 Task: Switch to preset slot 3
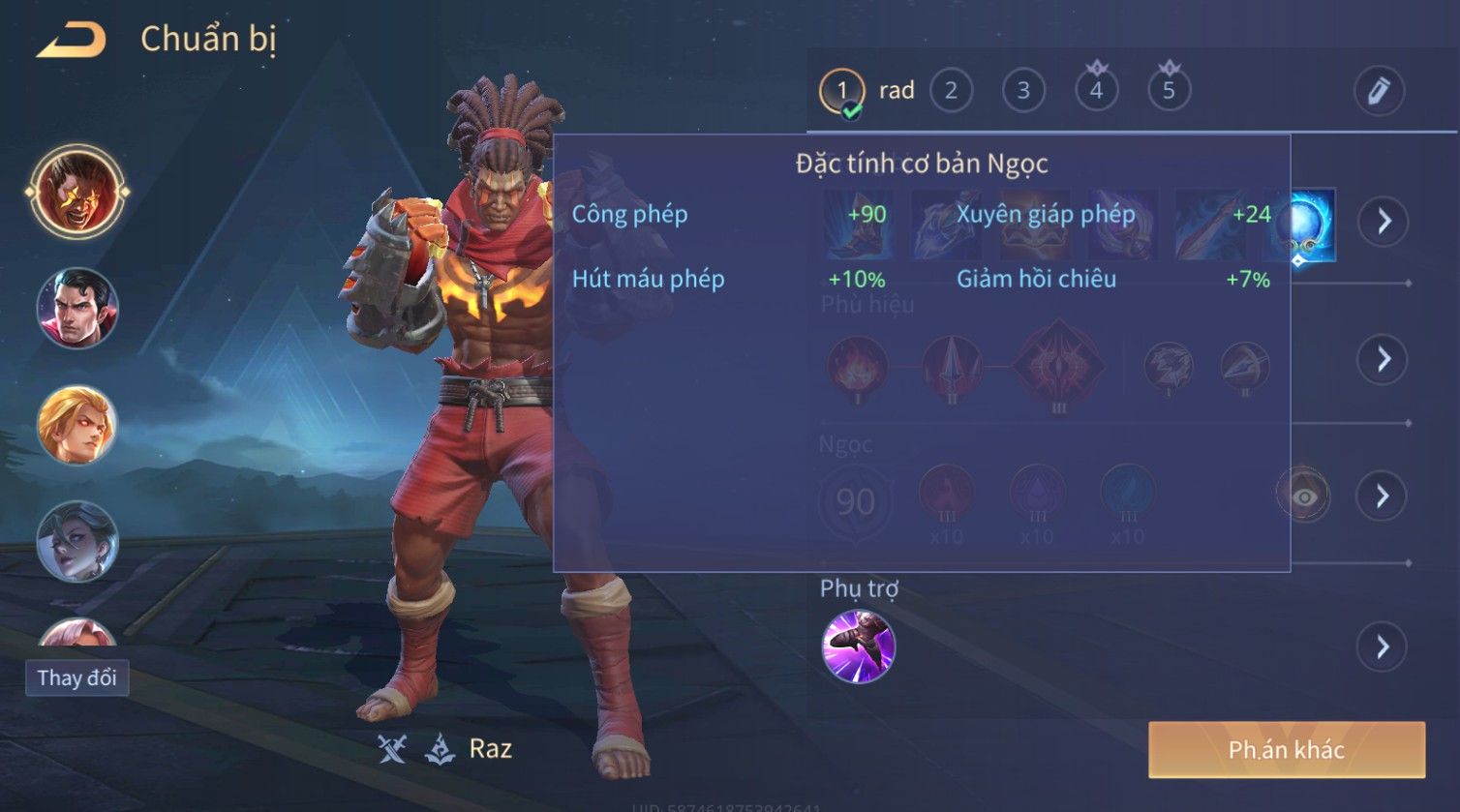1023,91
